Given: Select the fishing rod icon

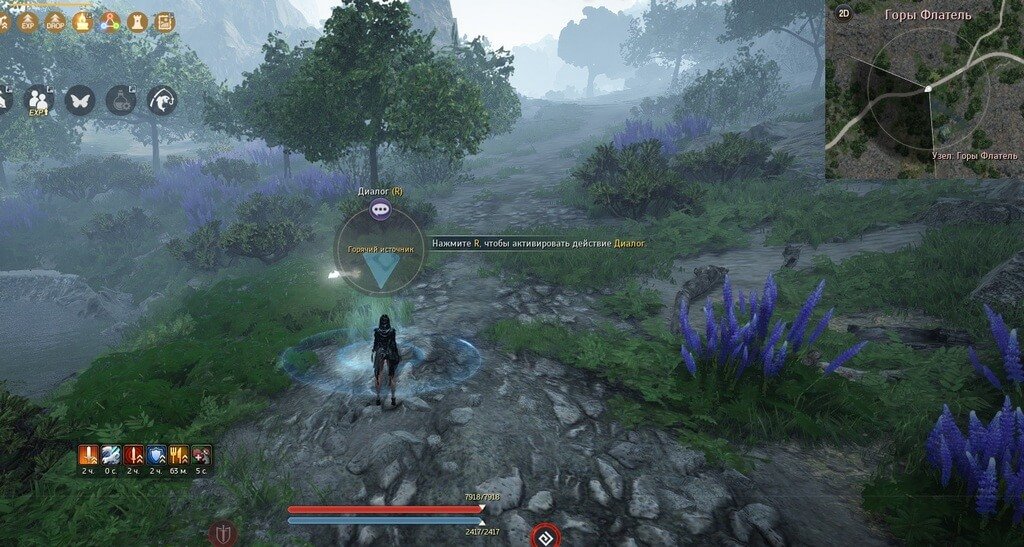Looking at the screenshot, I should point(162,100).
